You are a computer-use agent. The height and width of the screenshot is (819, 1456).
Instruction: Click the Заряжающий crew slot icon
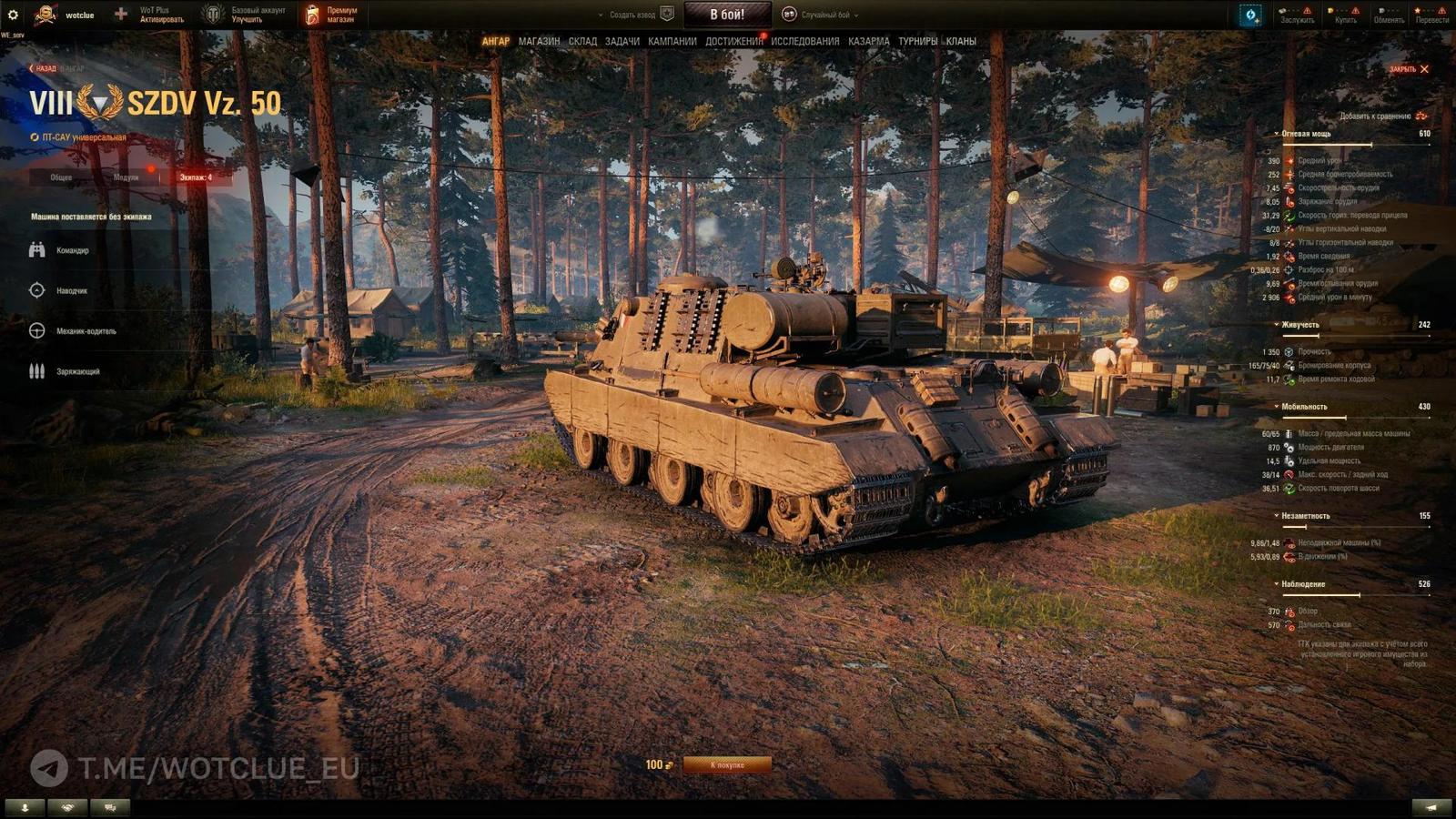[x=35, y=370]
